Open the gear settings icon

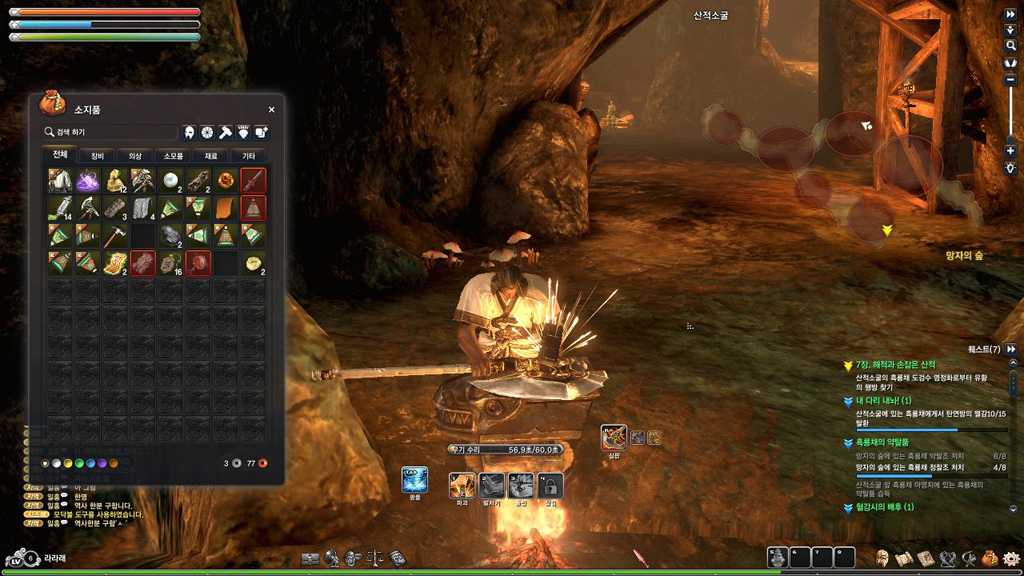[1011, 558]
